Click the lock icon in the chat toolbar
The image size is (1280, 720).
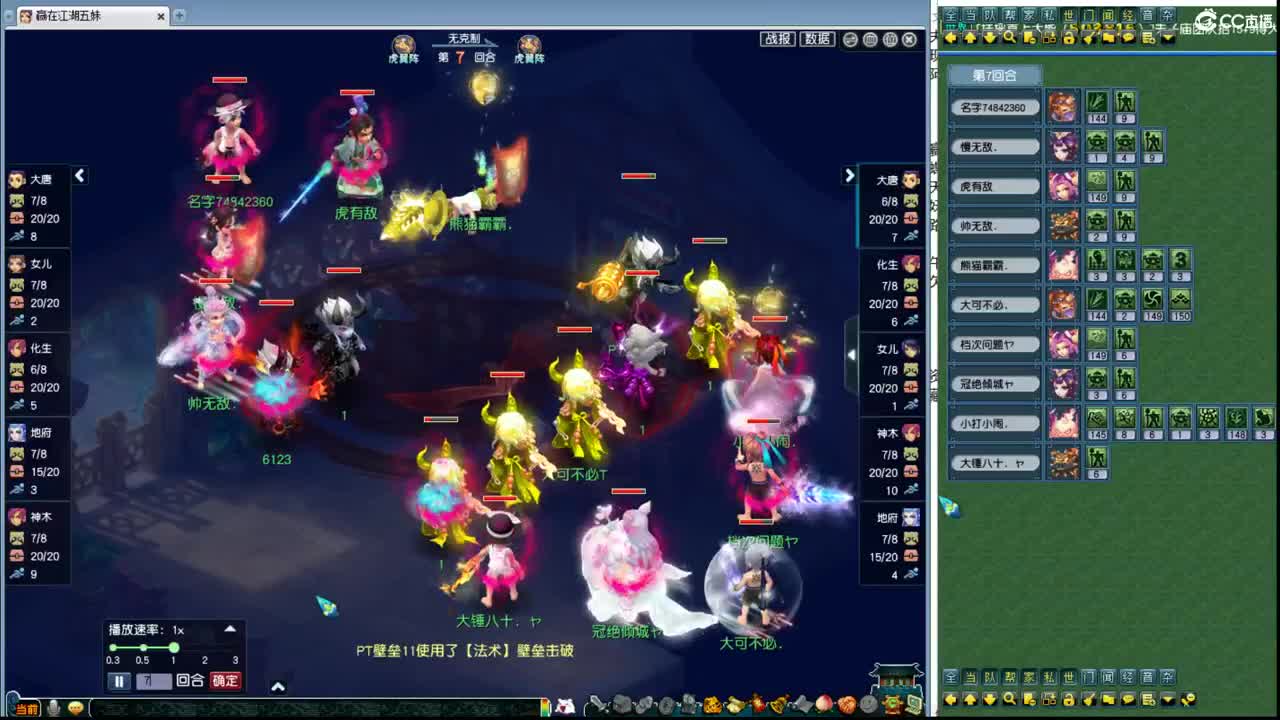coord(1070,37)
